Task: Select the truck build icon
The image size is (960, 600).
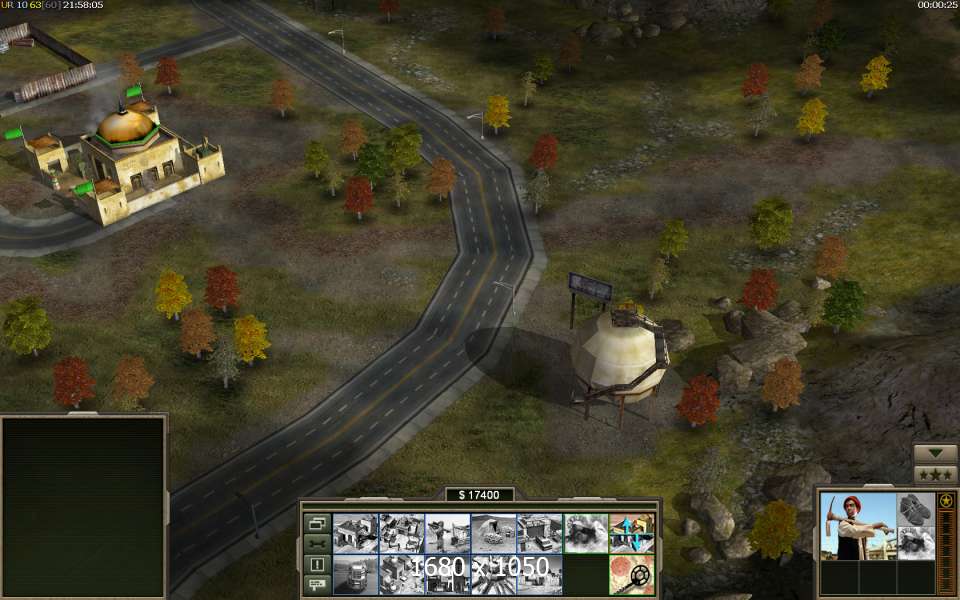Action: [x=355, y=575]
